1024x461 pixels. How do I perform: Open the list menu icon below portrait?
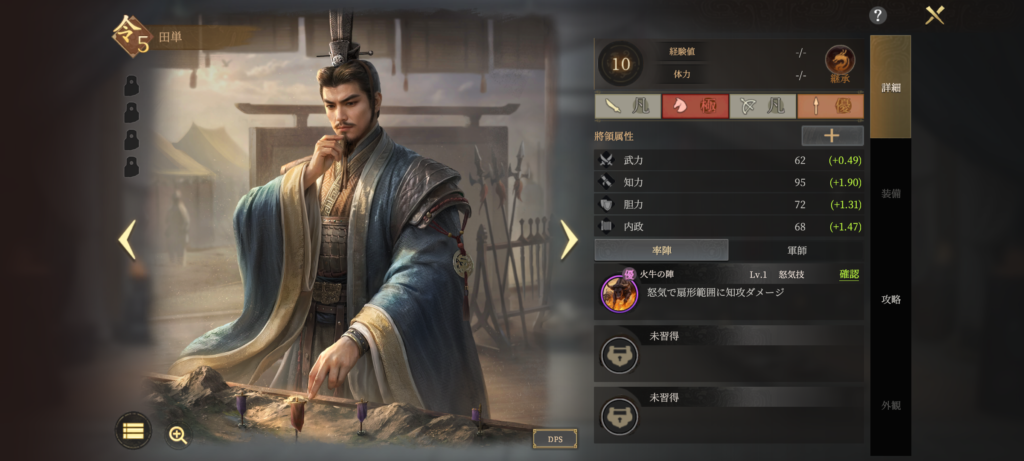click(x=134, y=431)
